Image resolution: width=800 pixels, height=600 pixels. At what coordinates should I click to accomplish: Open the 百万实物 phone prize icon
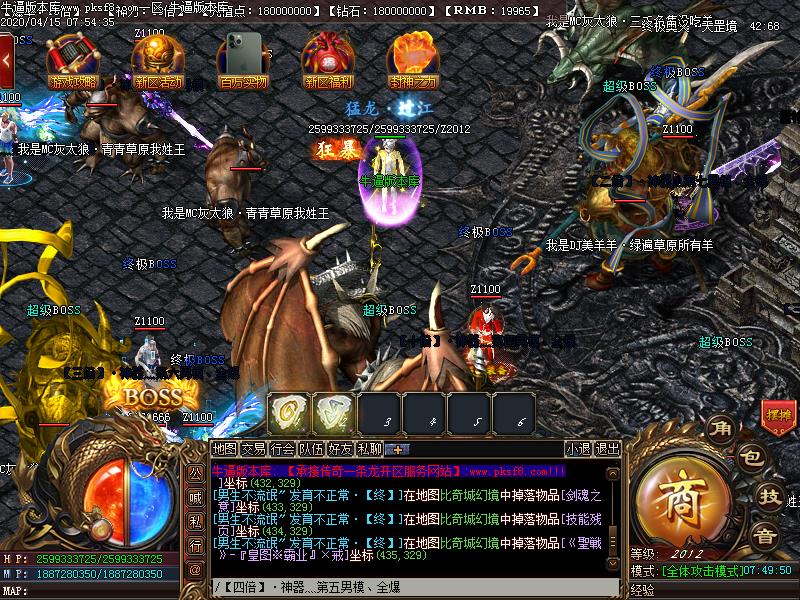tap(243, 60)
